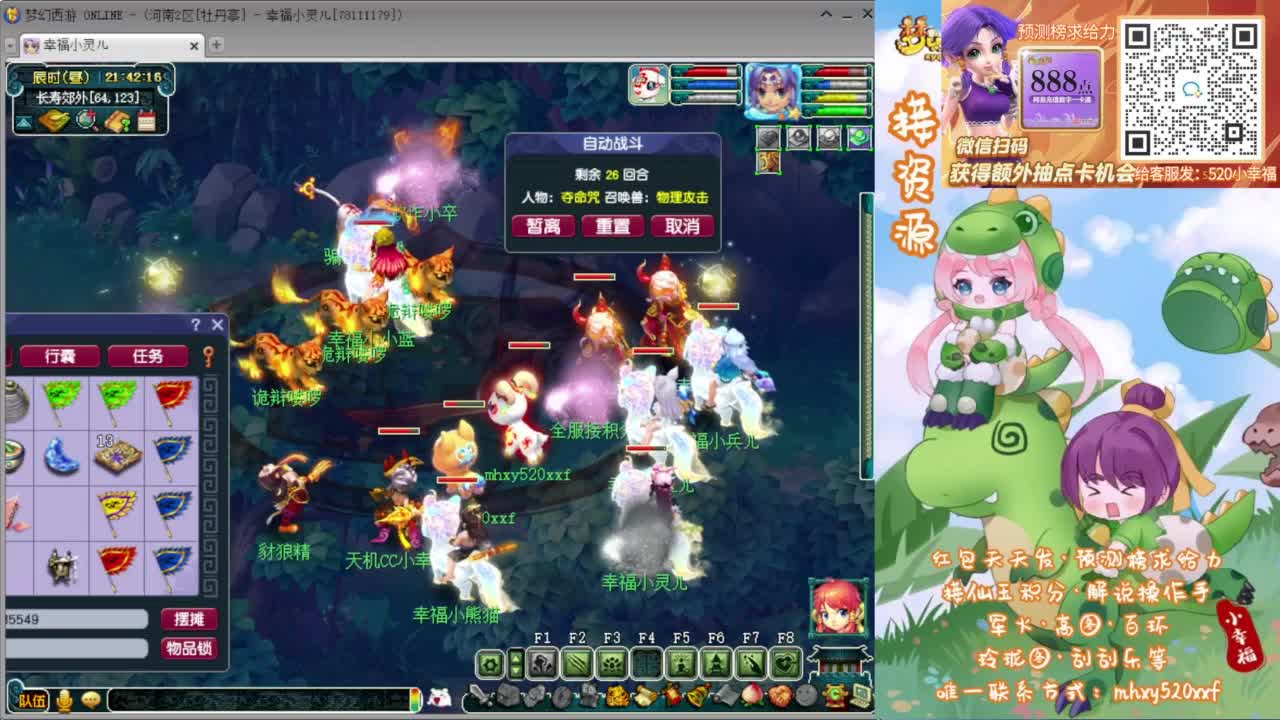Open the world map magnifier icon
The image size is (1280, 720).
click(x=84, y=121)
